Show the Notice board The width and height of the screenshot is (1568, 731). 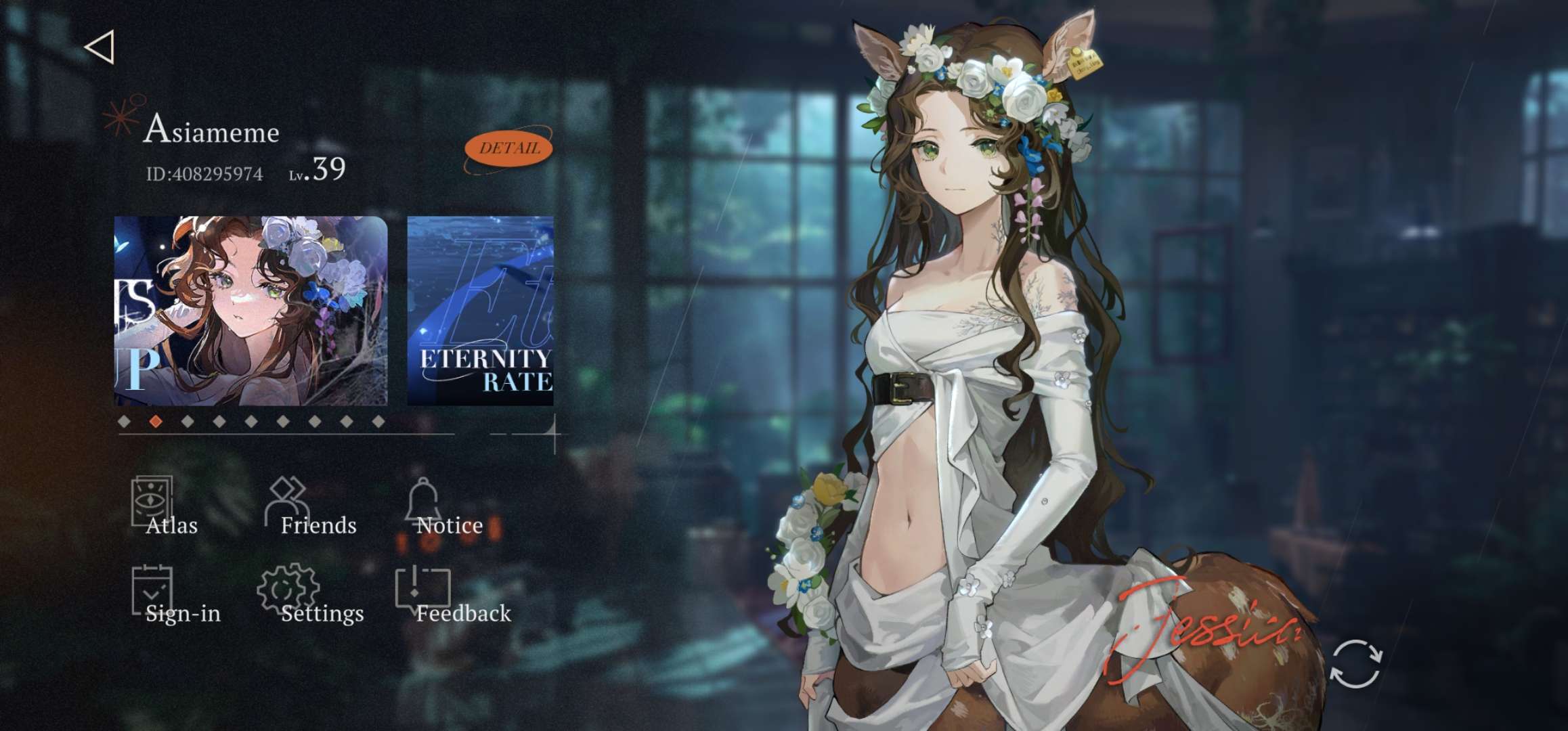[x=440, y=508]
